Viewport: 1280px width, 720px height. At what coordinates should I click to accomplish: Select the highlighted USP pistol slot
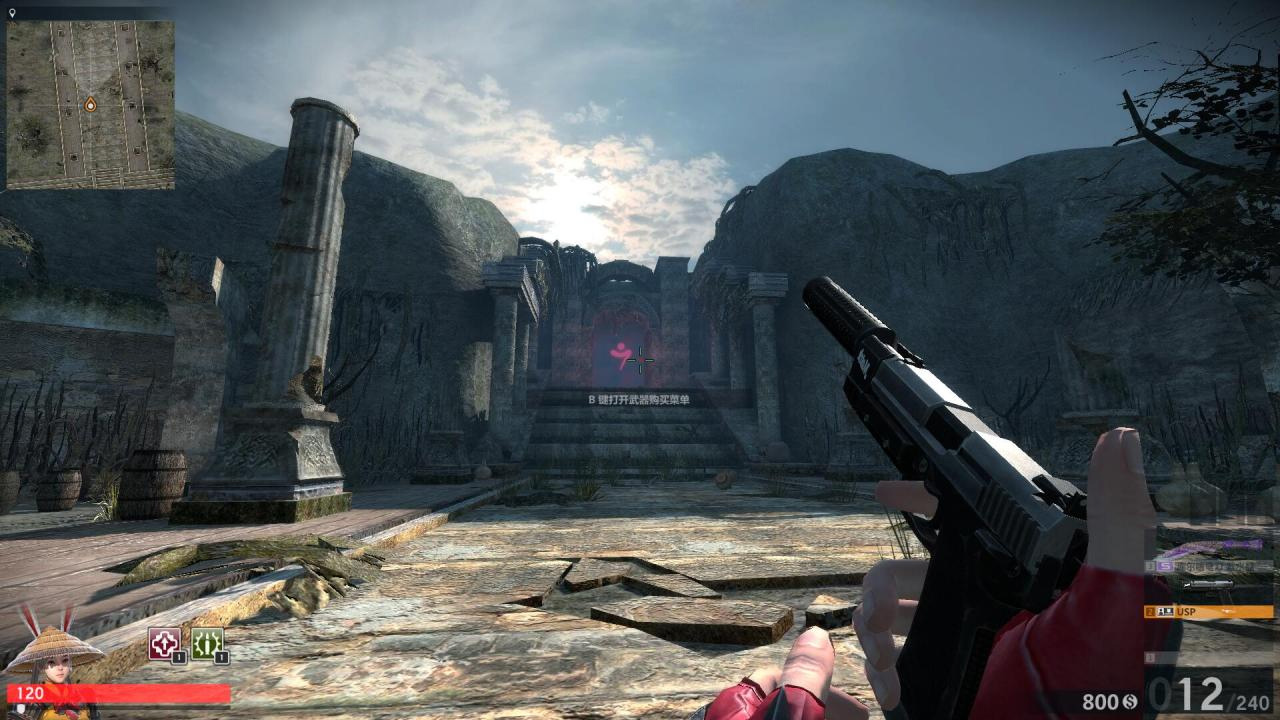pos(1210,611)
